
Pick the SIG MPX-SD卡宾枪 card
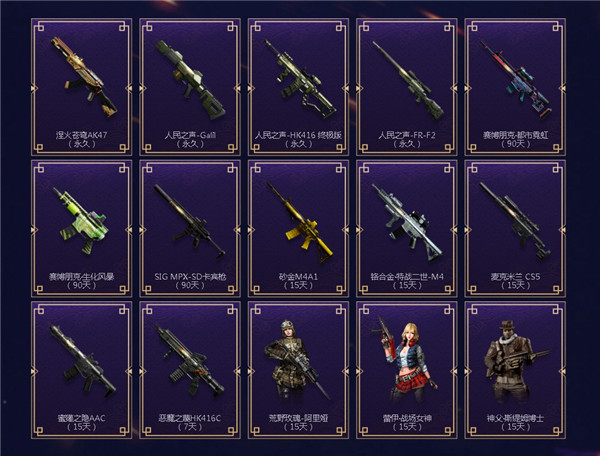click(191, 226)
